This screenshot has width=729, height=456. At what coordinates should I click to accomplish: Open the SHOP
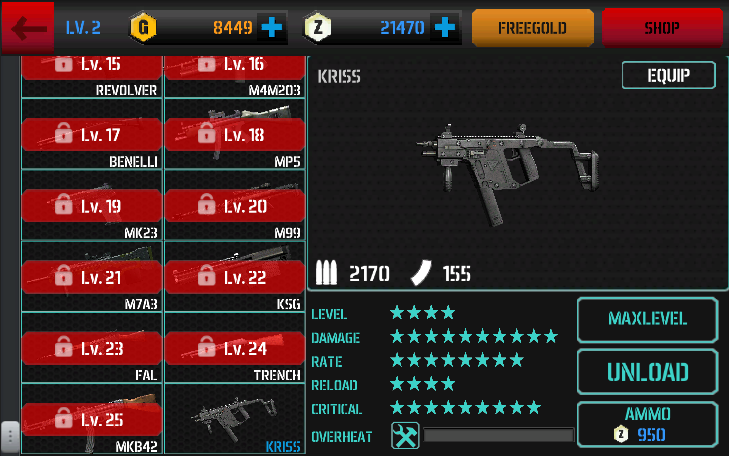pos(661,28)
